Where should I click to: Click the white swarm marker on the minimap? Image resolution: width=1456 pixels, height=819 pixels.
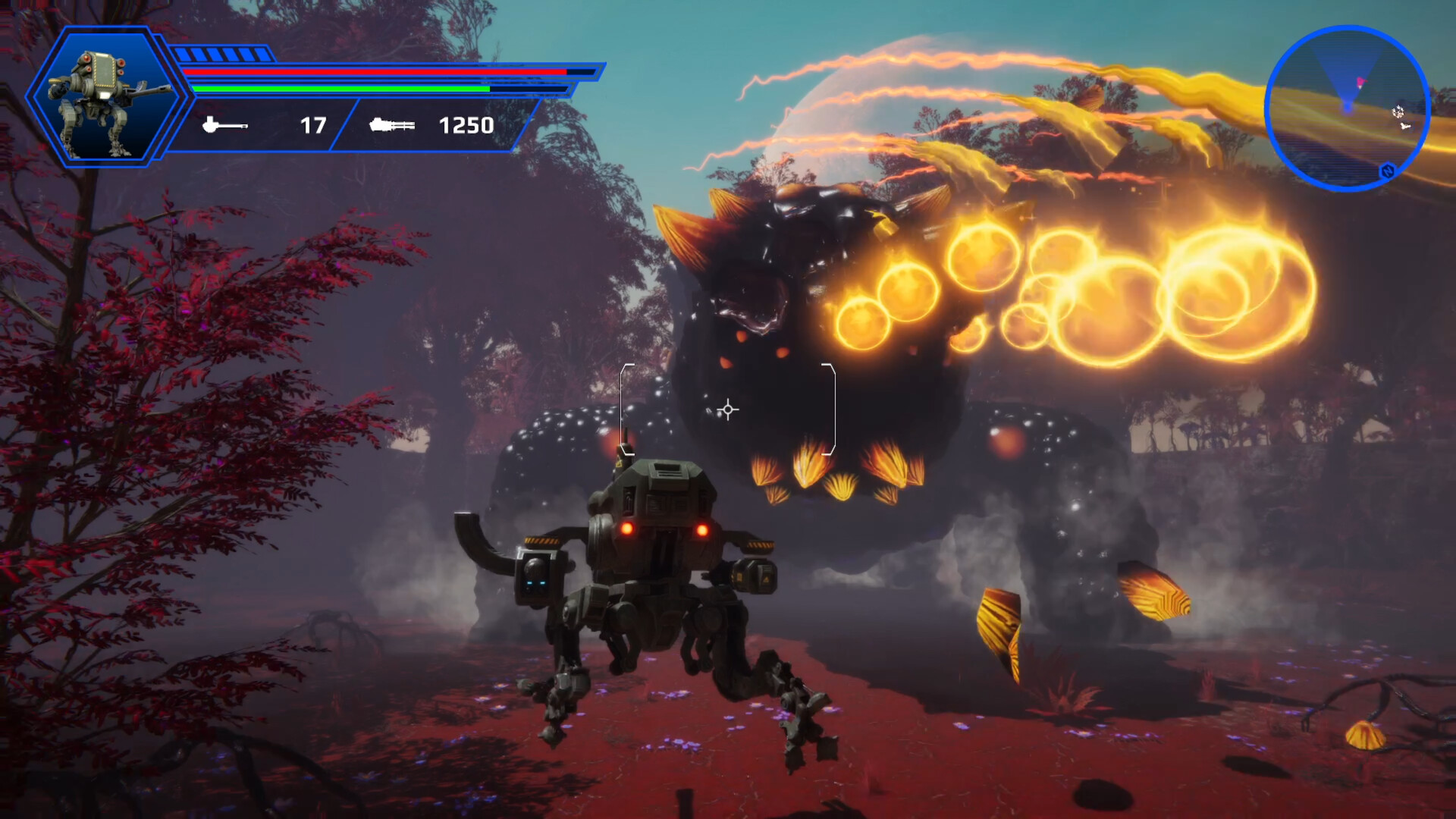tap(1398, 112)
